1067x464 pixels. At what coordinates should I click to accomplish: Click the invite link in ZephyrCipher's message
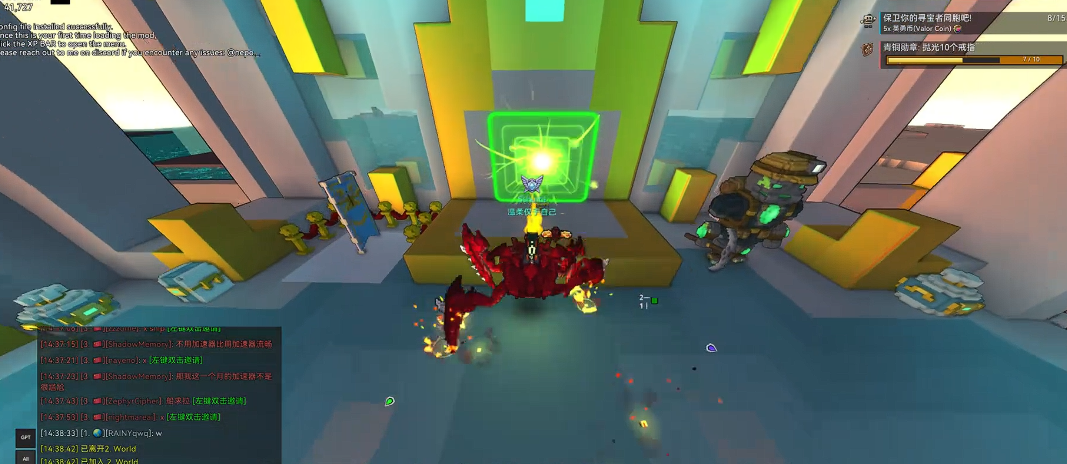(x=221, y=401)
